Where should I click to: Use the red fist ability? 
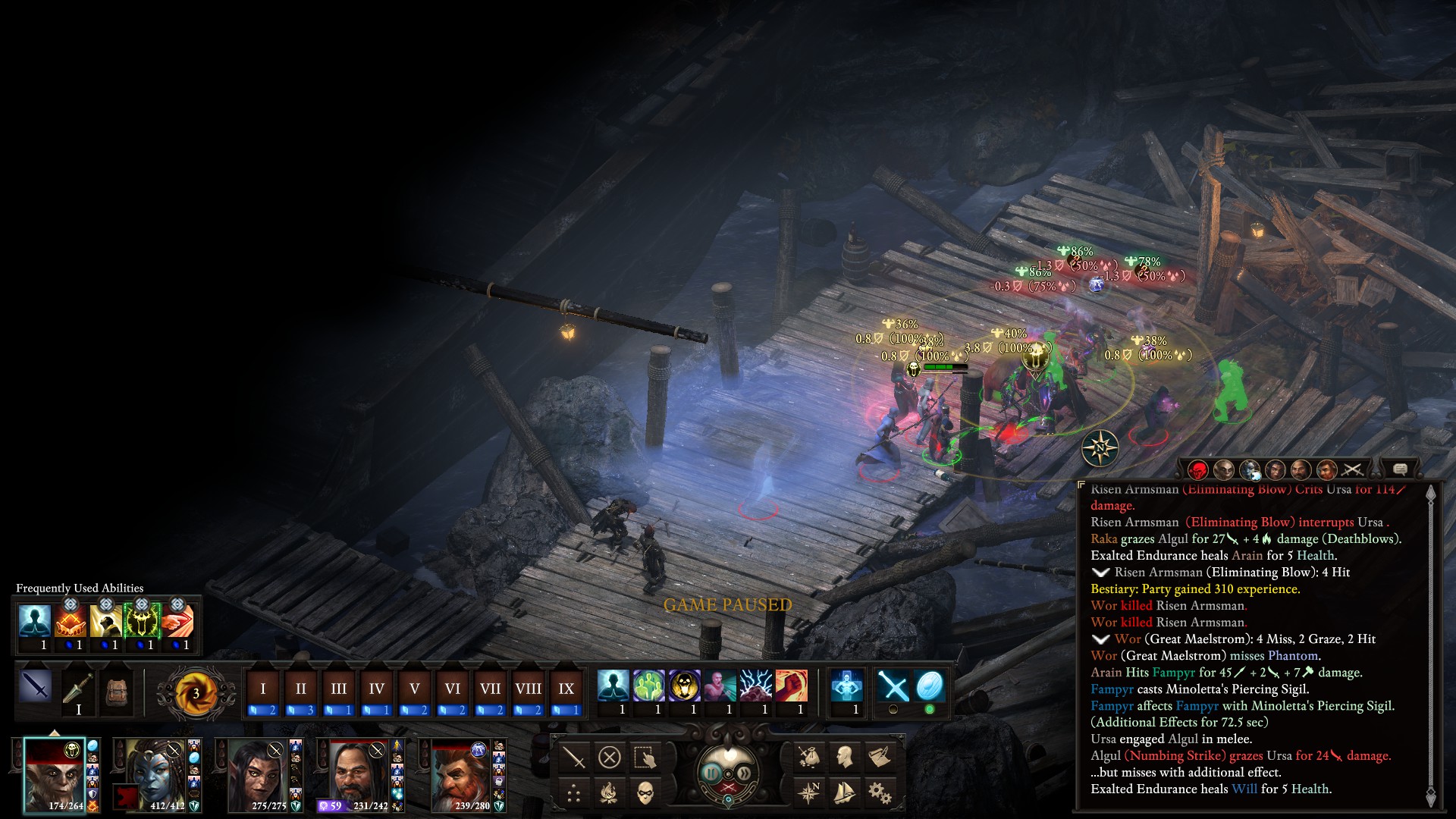(791, 686)
